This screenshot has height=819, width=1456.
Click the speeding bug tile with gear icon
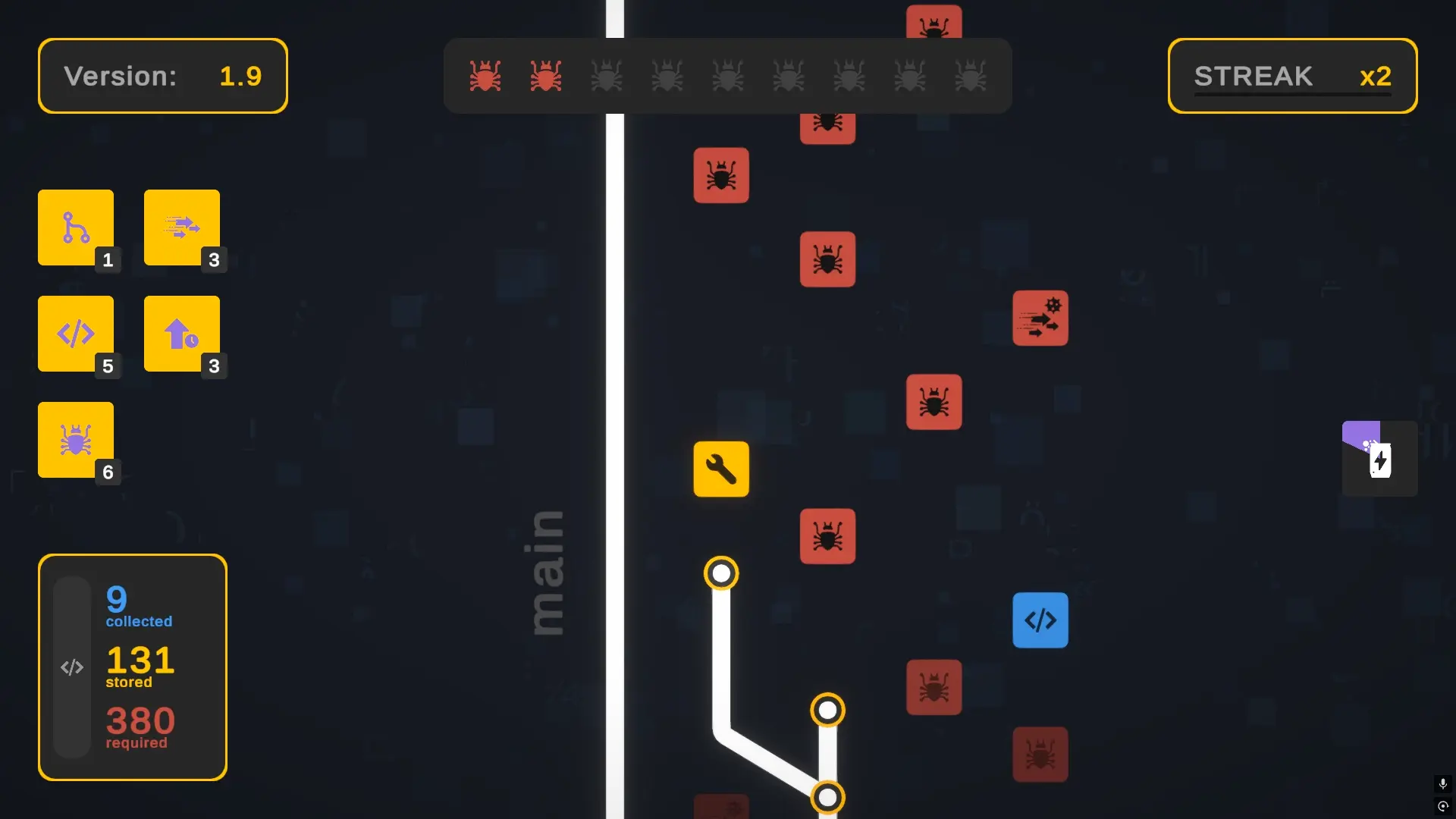(x=1040, y=318)
